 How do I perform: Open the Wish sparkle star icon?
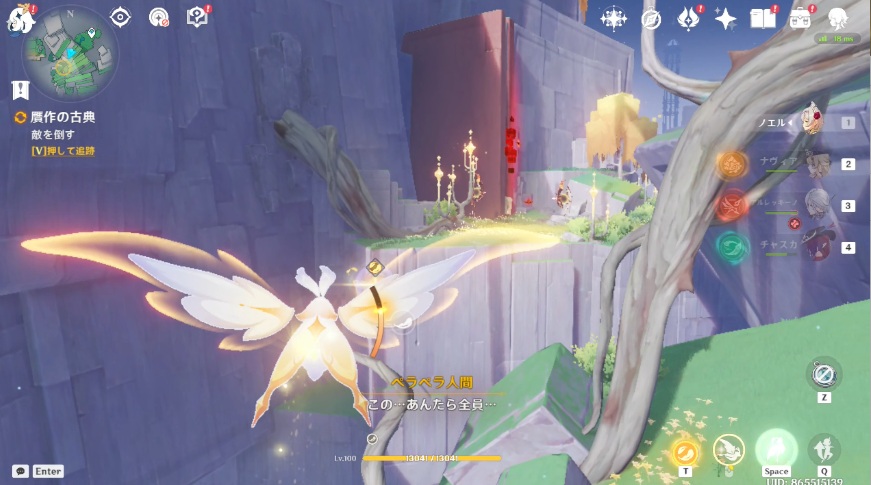[725, 18]
